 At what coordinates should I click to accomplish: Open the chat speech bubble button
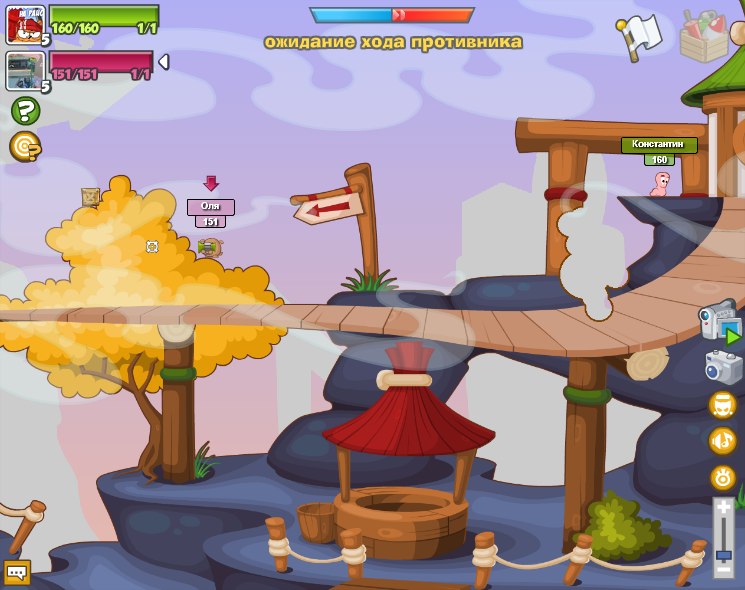(x=17, y=572)
